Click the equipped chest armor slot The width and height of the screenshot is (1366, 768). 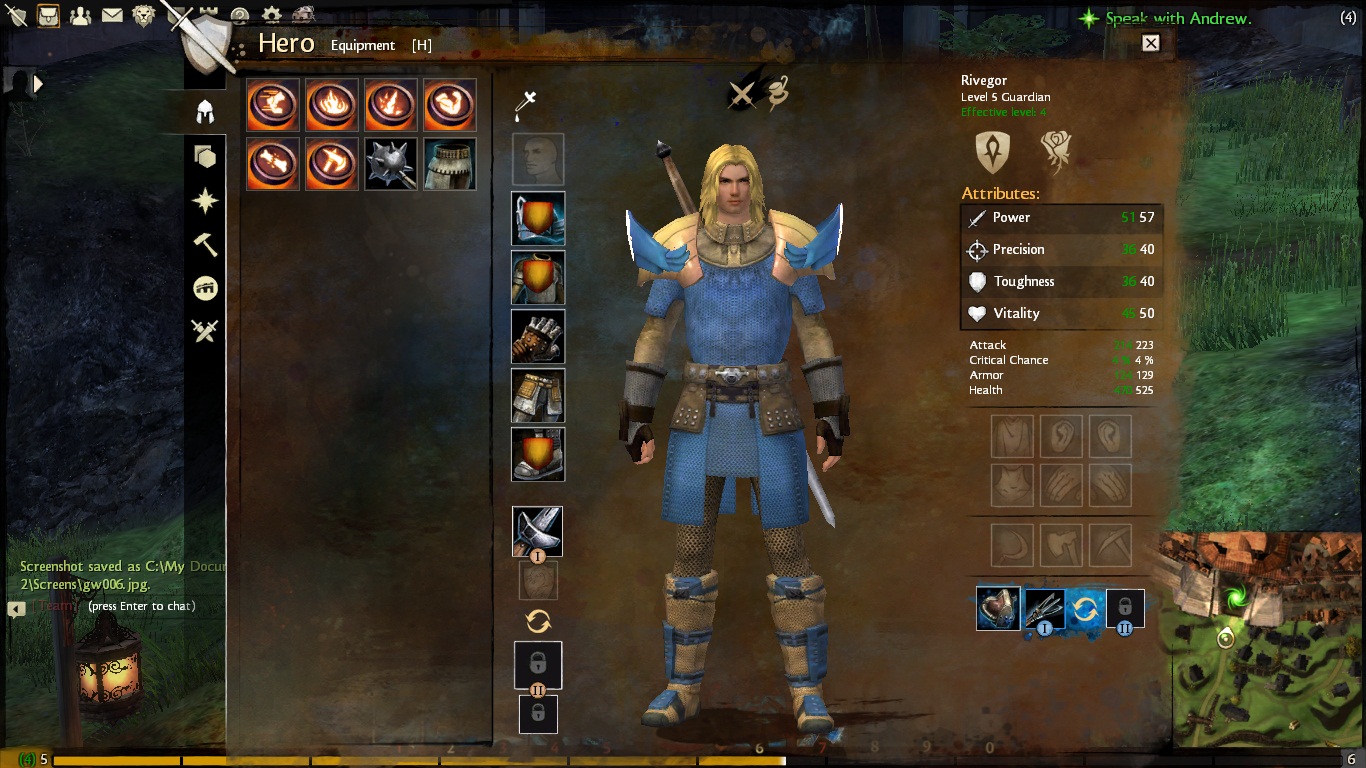coord(538,277)
